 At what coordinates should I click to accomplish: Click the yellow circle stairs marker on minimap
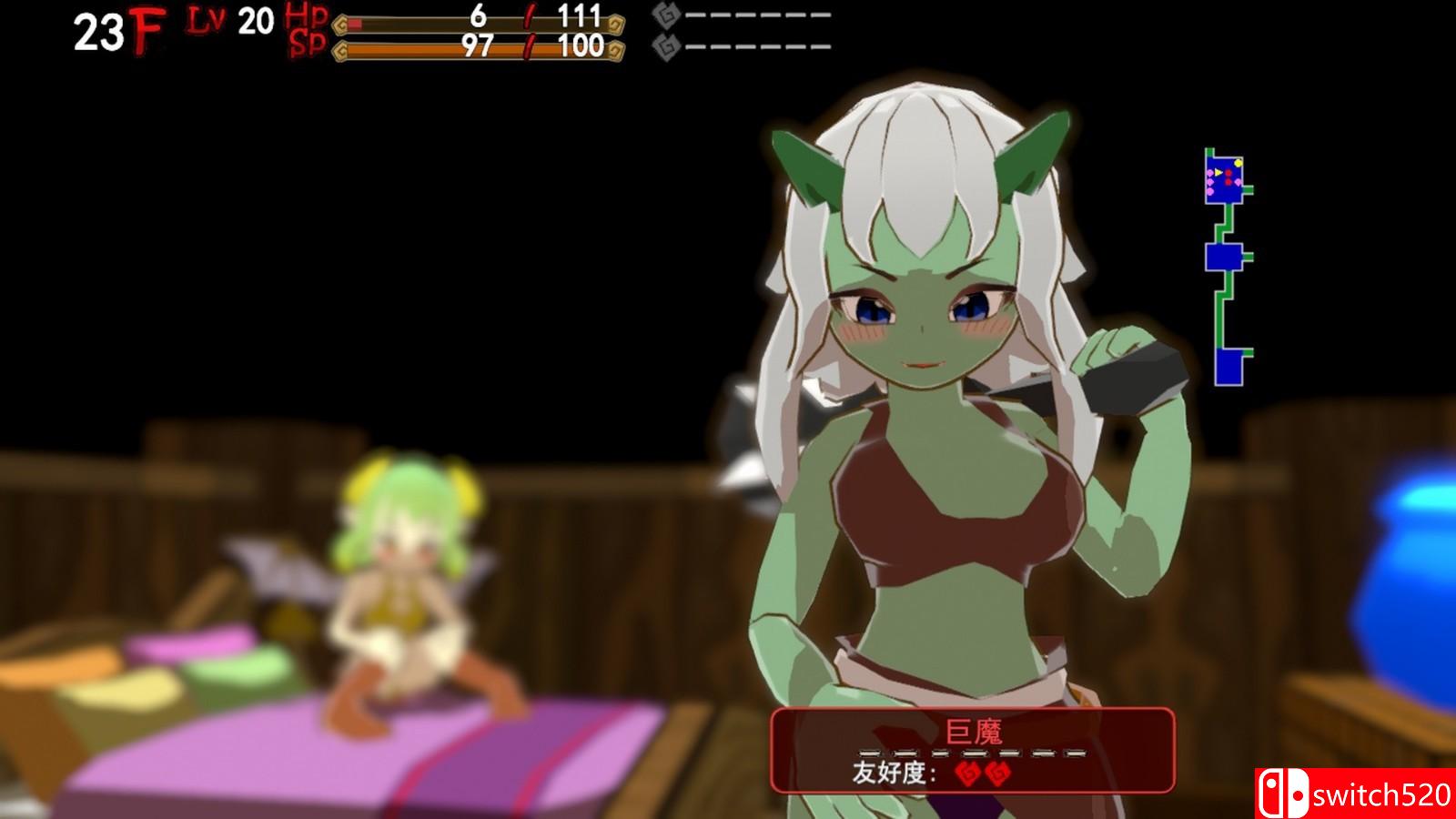tap(1238, 164)
